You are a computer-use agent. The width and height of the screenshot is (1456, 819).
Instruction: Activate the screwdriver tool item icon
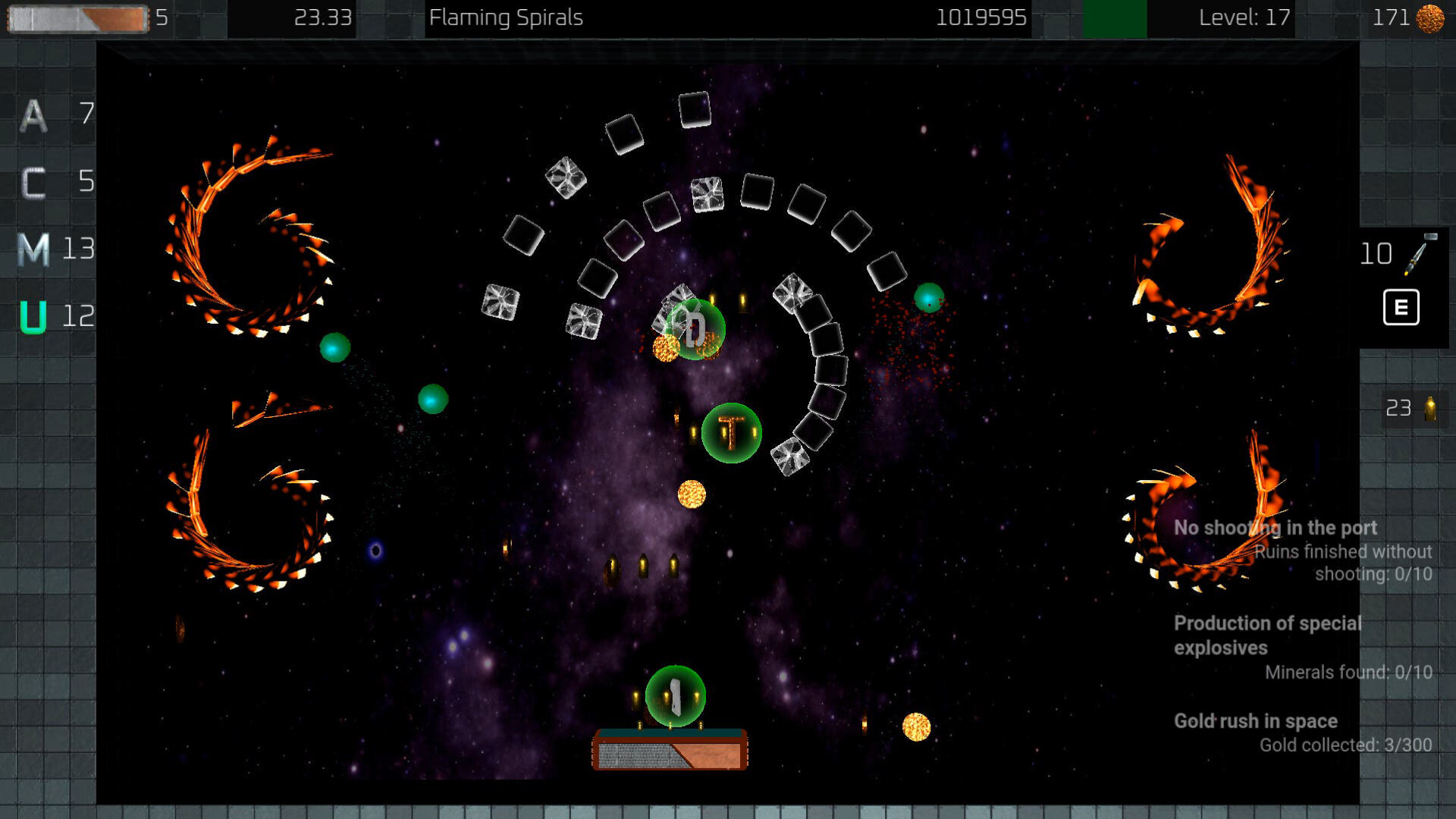click(1420, 254)
